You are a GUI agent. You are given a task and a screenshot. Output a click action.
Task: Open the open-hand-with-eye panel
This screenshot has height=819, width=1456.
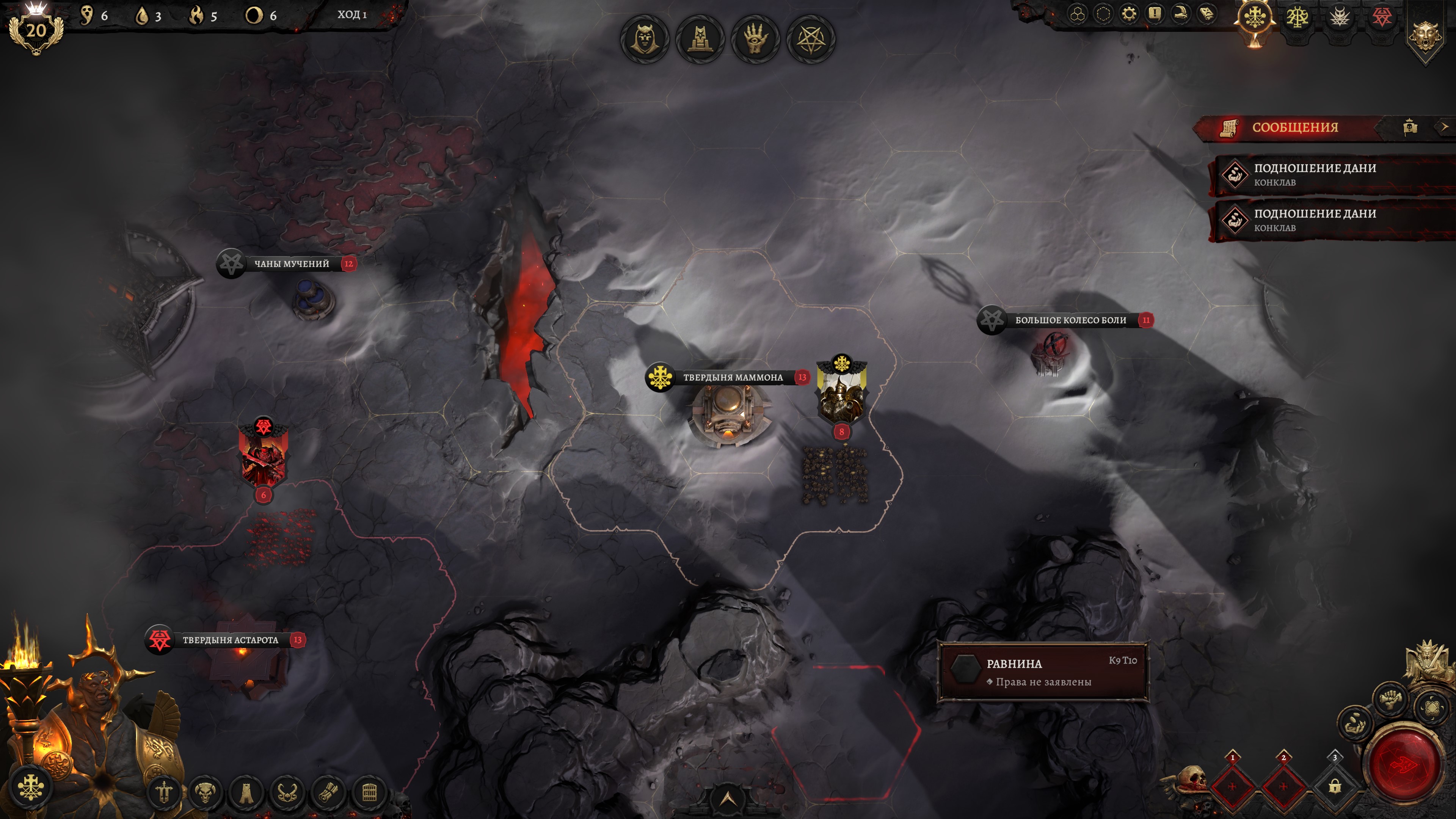click(755, 39)
